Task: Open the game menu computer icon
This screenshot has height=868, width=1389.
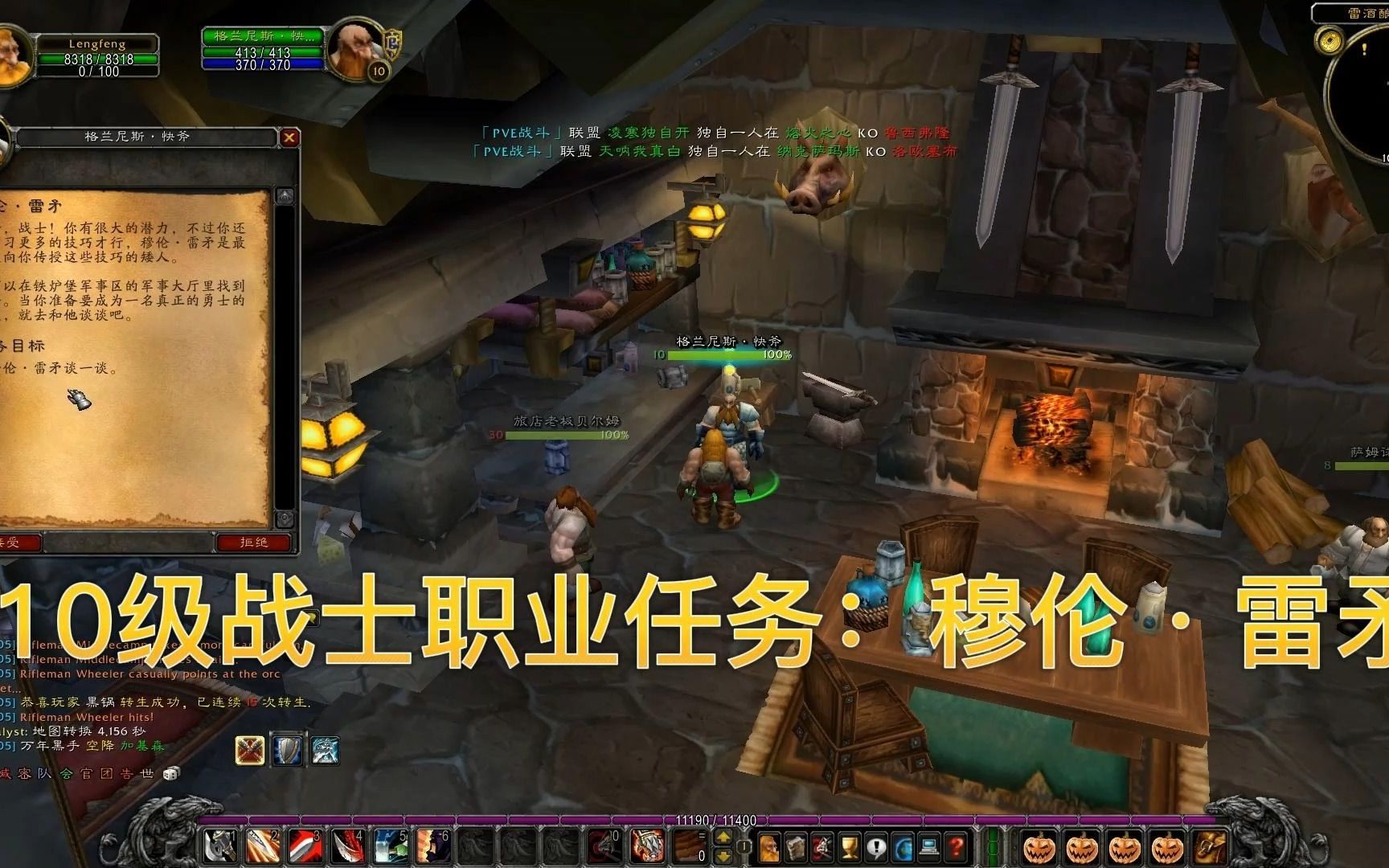Action: (928, 846)
